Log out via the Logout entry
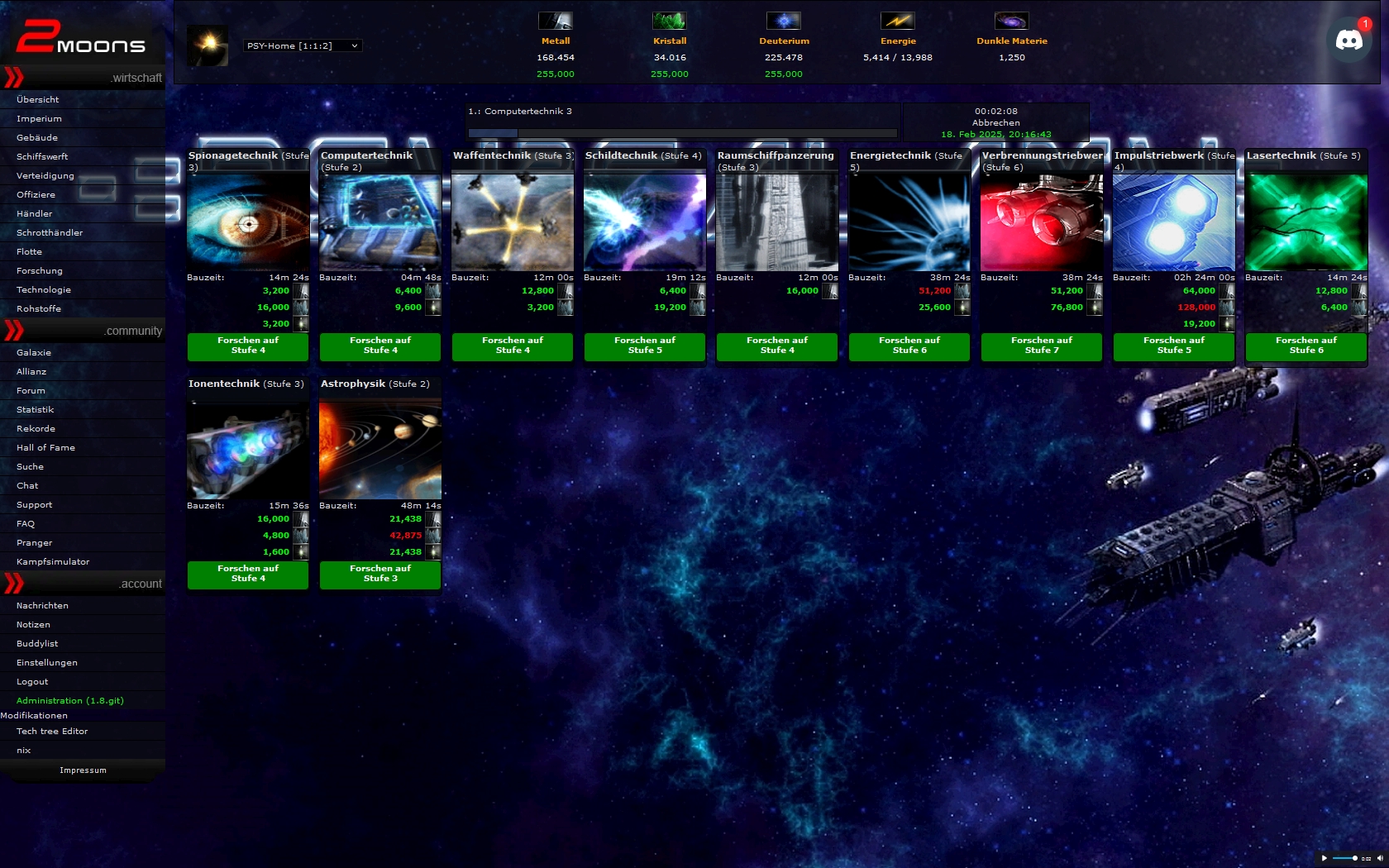This screenshot has width=1389, height=868. tap(32, 681)
